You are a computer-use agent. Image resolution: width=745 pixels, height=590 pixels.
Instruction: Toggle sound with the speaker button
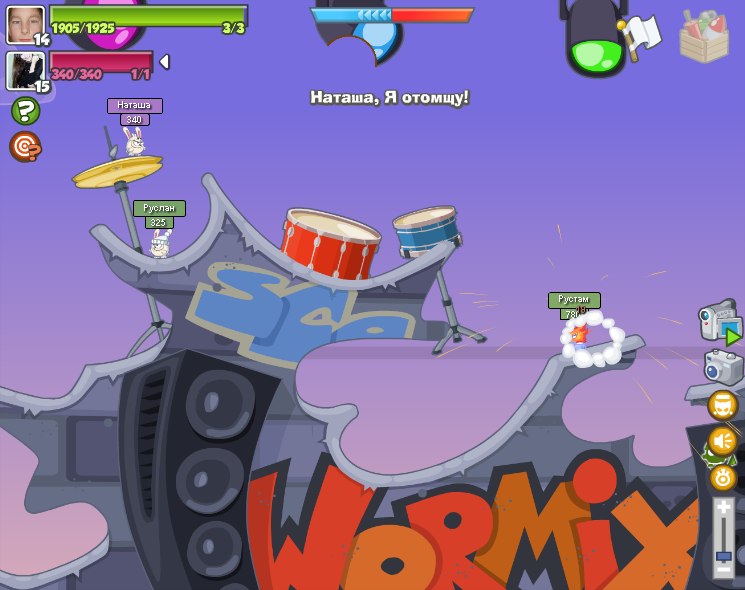point(722,441)
